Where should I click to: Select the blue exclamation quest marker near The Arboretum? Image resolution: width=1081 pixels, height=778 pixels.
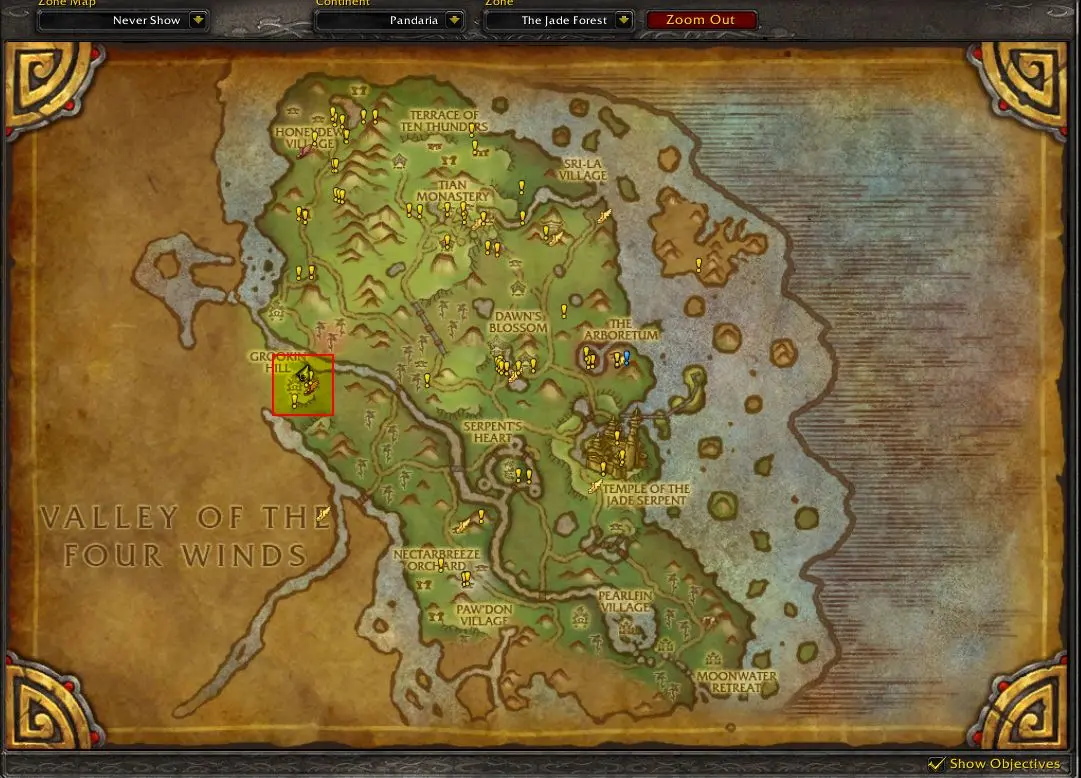click(627, 356)
